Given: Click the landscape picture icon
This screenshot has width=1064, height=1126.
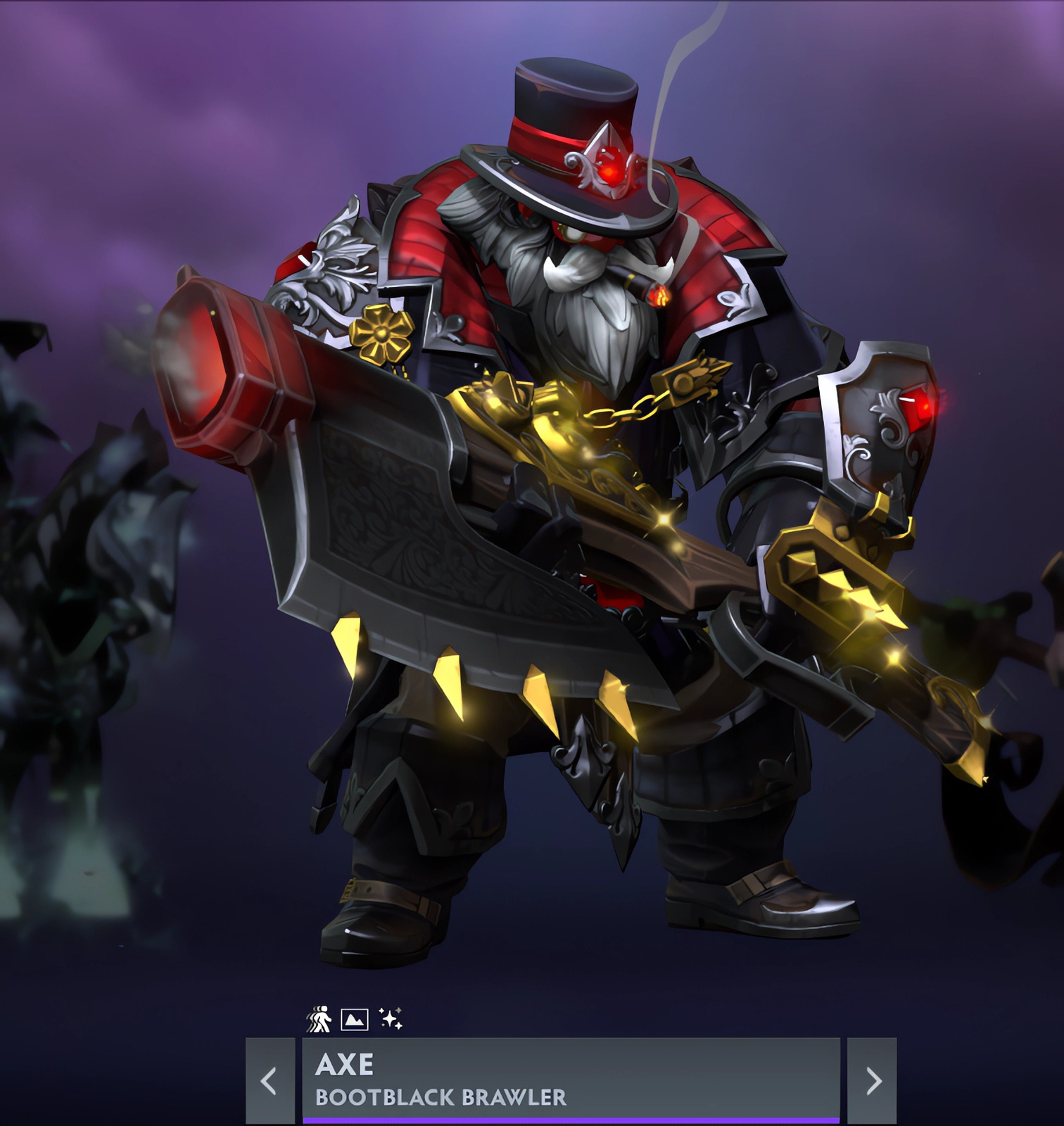Looking at the screenshot, I should click(x=355, y=1019).
